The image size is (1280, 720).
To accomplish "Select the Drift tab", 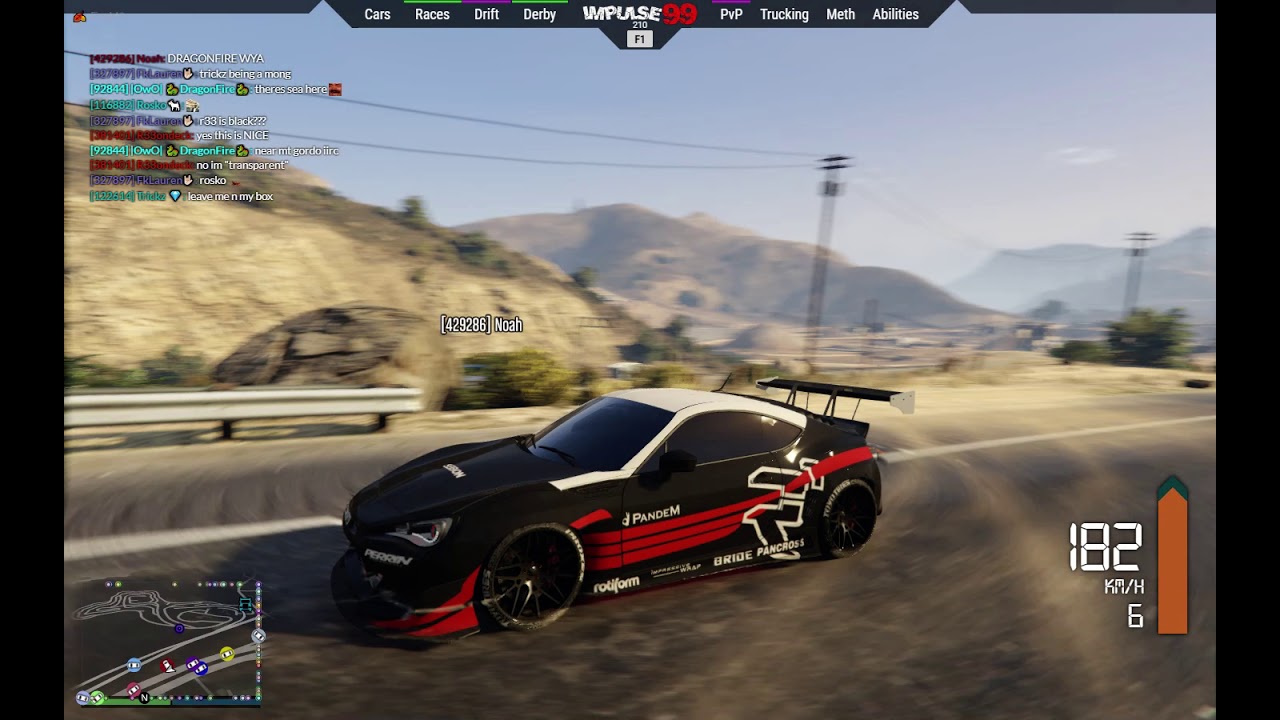I will [486, 14].
